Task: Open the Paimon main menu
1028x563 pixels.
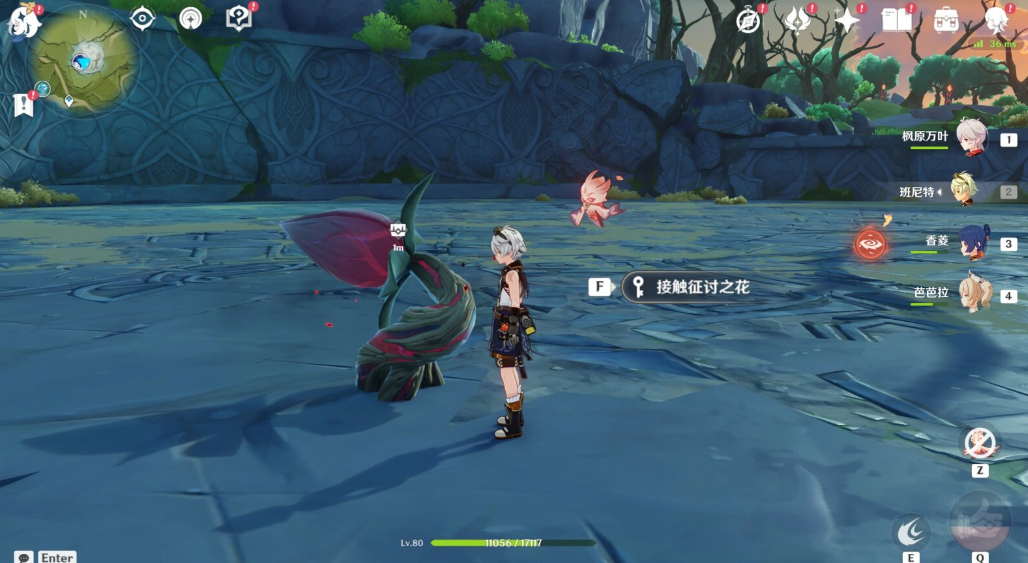Action: click(24, 20)
